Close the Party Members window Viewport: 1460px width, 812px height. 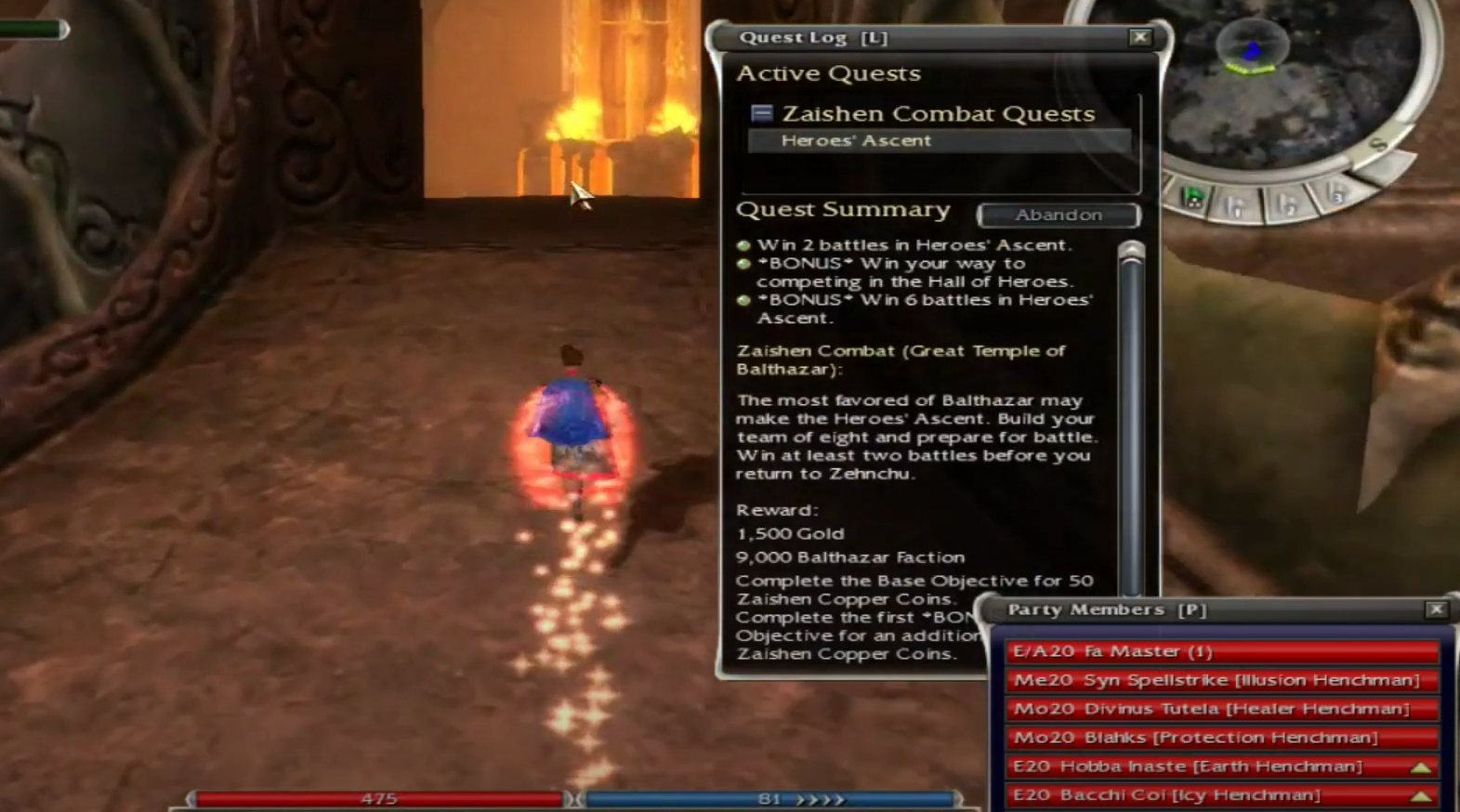(1436, 609)
